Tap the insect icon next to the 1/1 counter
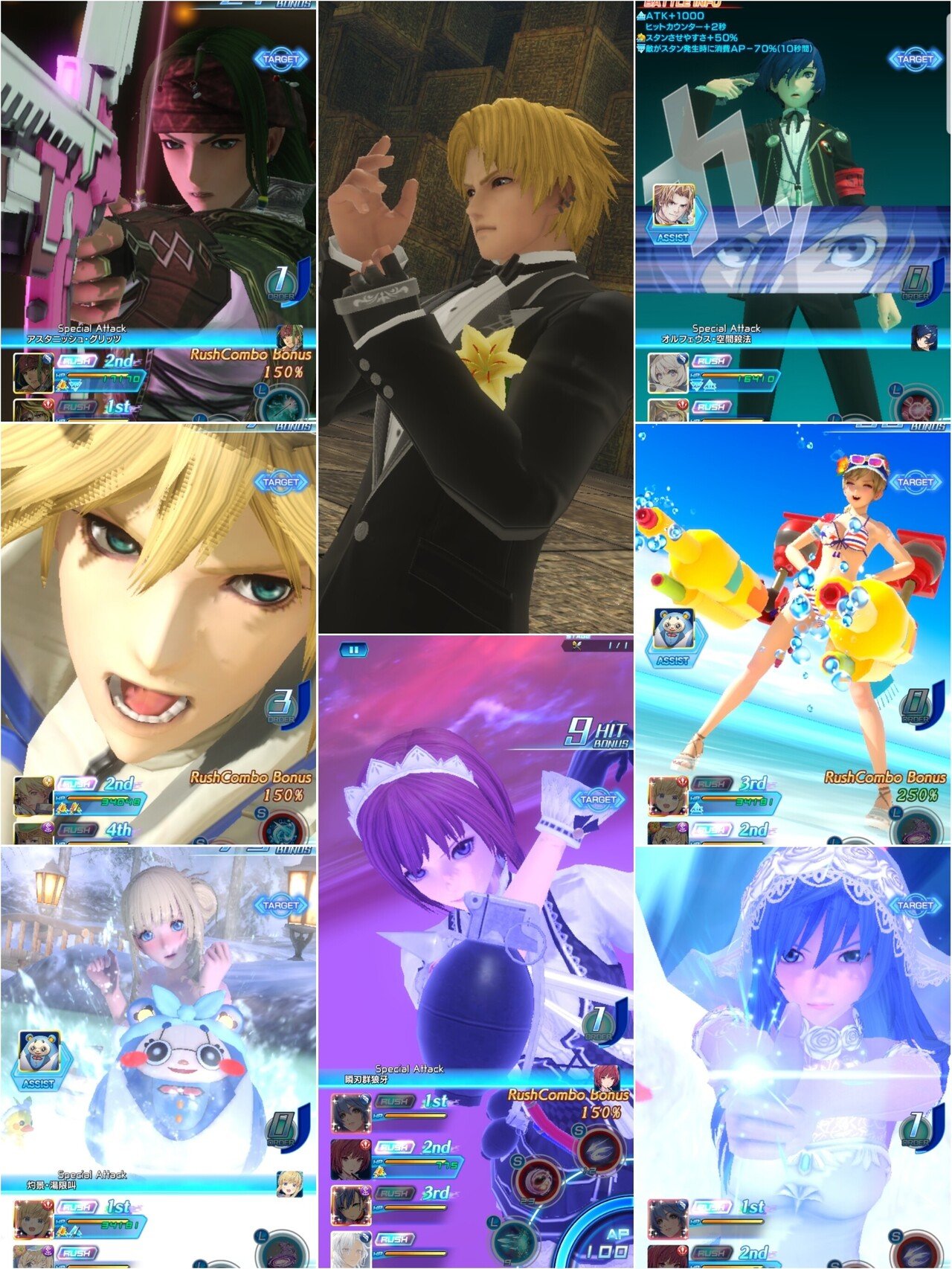 576,645
